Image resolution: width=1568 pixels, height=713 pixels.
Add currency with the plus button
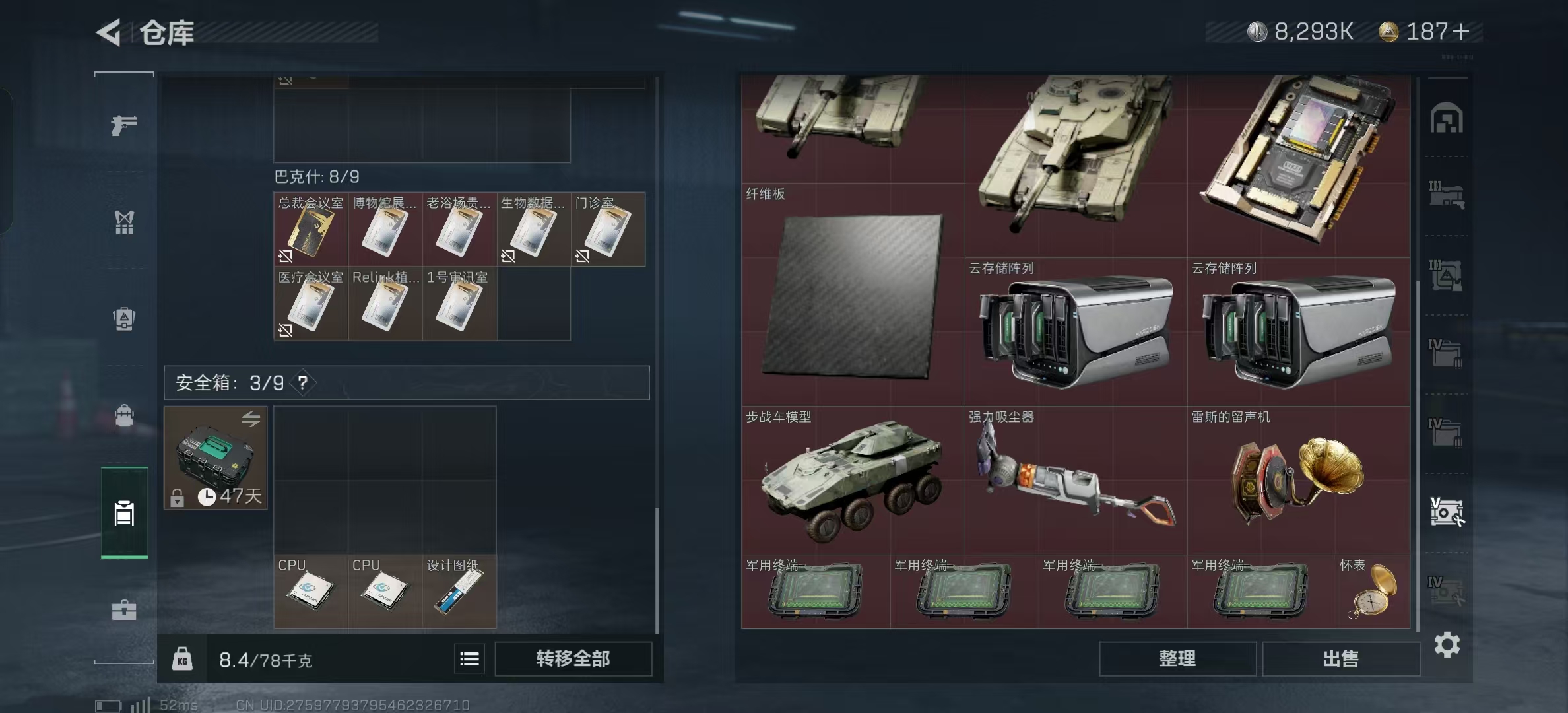tap(1461, 32)
